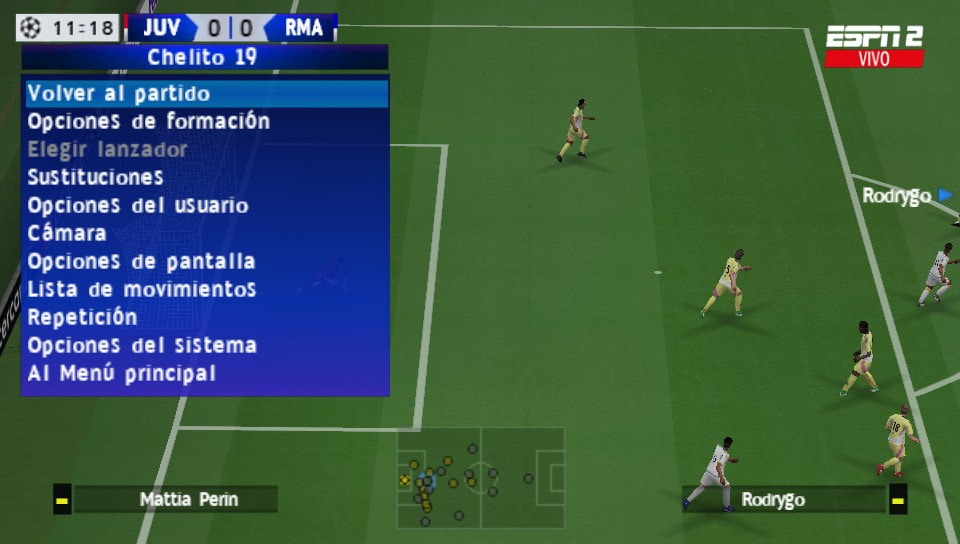Image resolution: width=960 pixels, height=544 pixels.
Task: Open Opciones de pantalla
Action: tap(141, 262)
